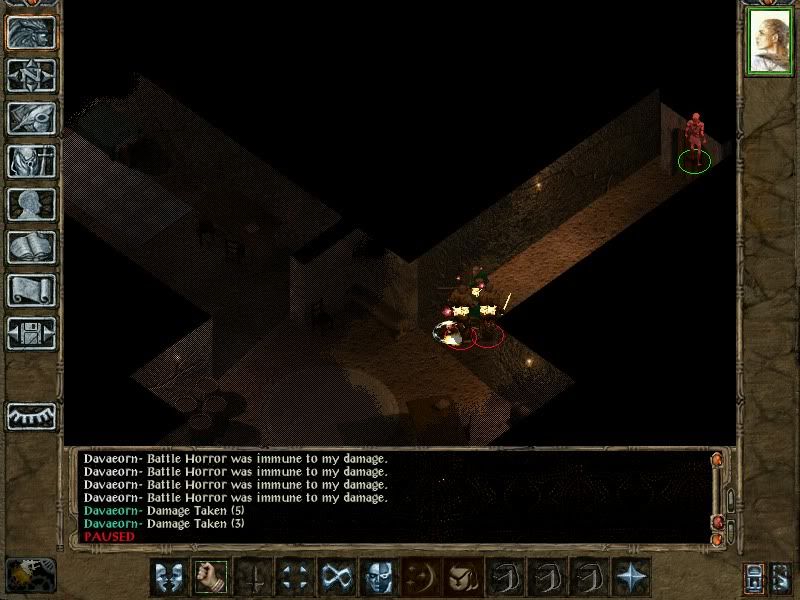Open special abilities star button
This screenshot has height=600, width=800.
tap(630, 577)
